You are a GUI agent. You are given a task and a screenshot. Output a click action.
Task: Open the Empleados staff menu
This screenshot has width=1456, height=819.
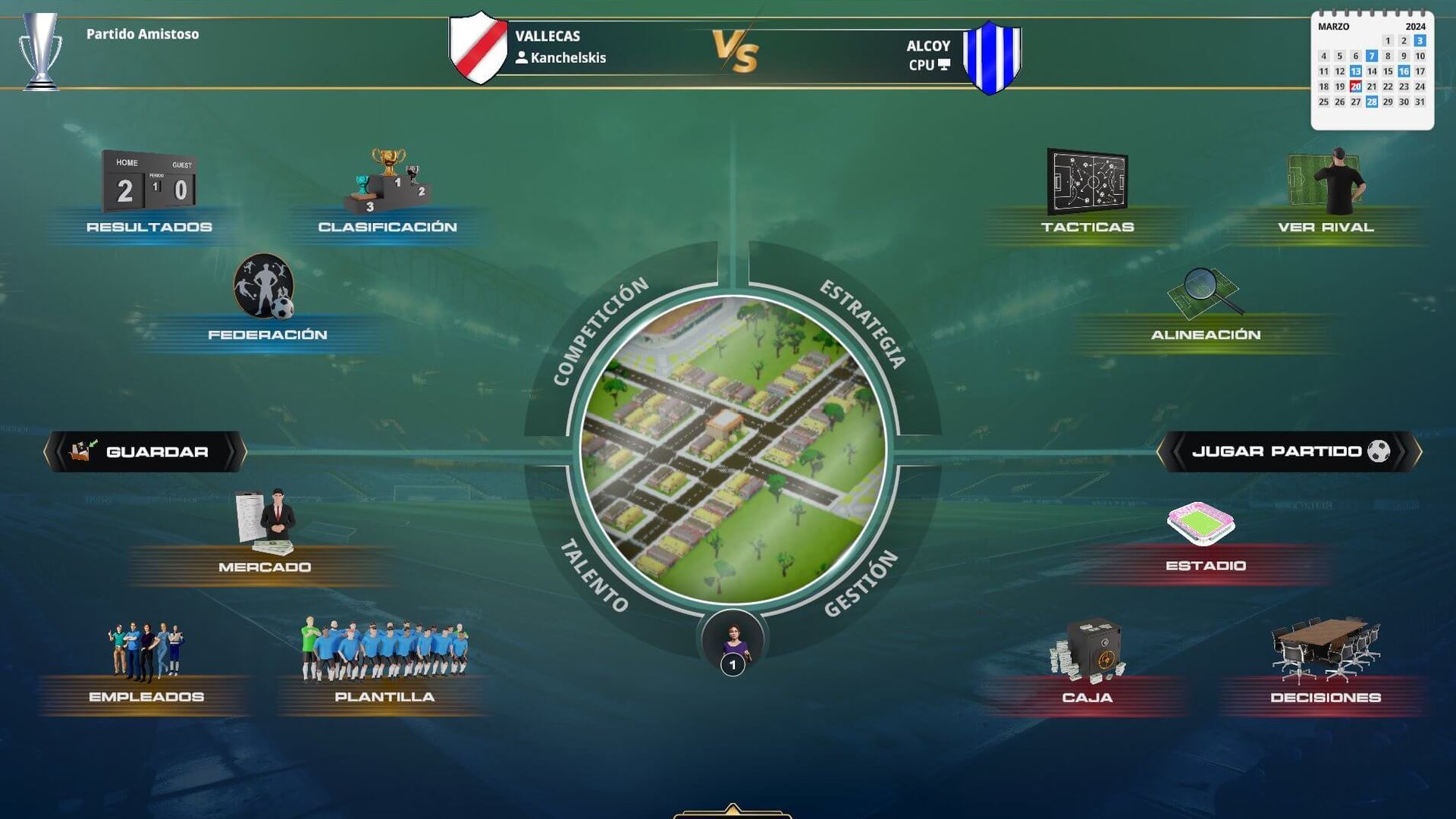click(x=146, y=664)
